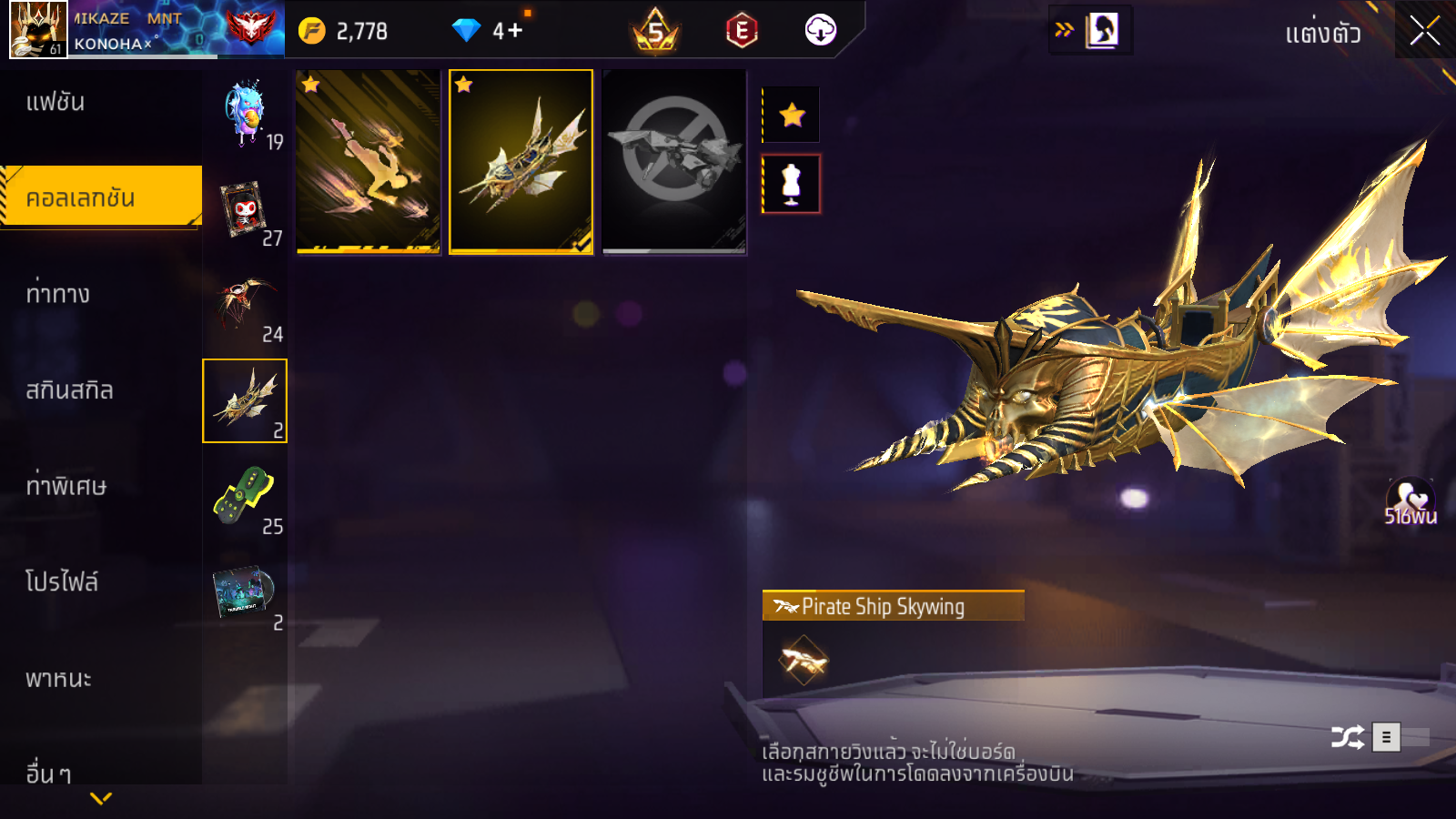Switch to ท่าทาง emotes tab
The width and height of the screenshot is (1456, 819).
58,294
